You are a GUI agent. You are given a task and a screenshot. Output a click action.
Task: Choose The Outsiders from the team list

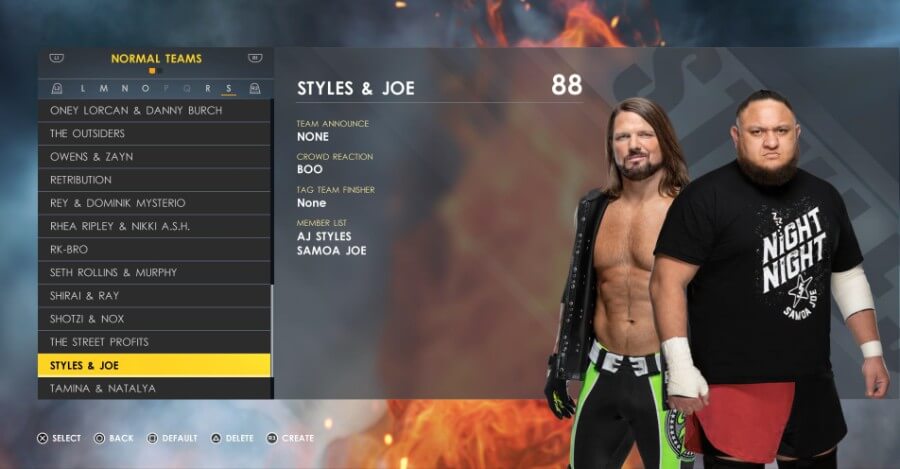click(155, 134)
